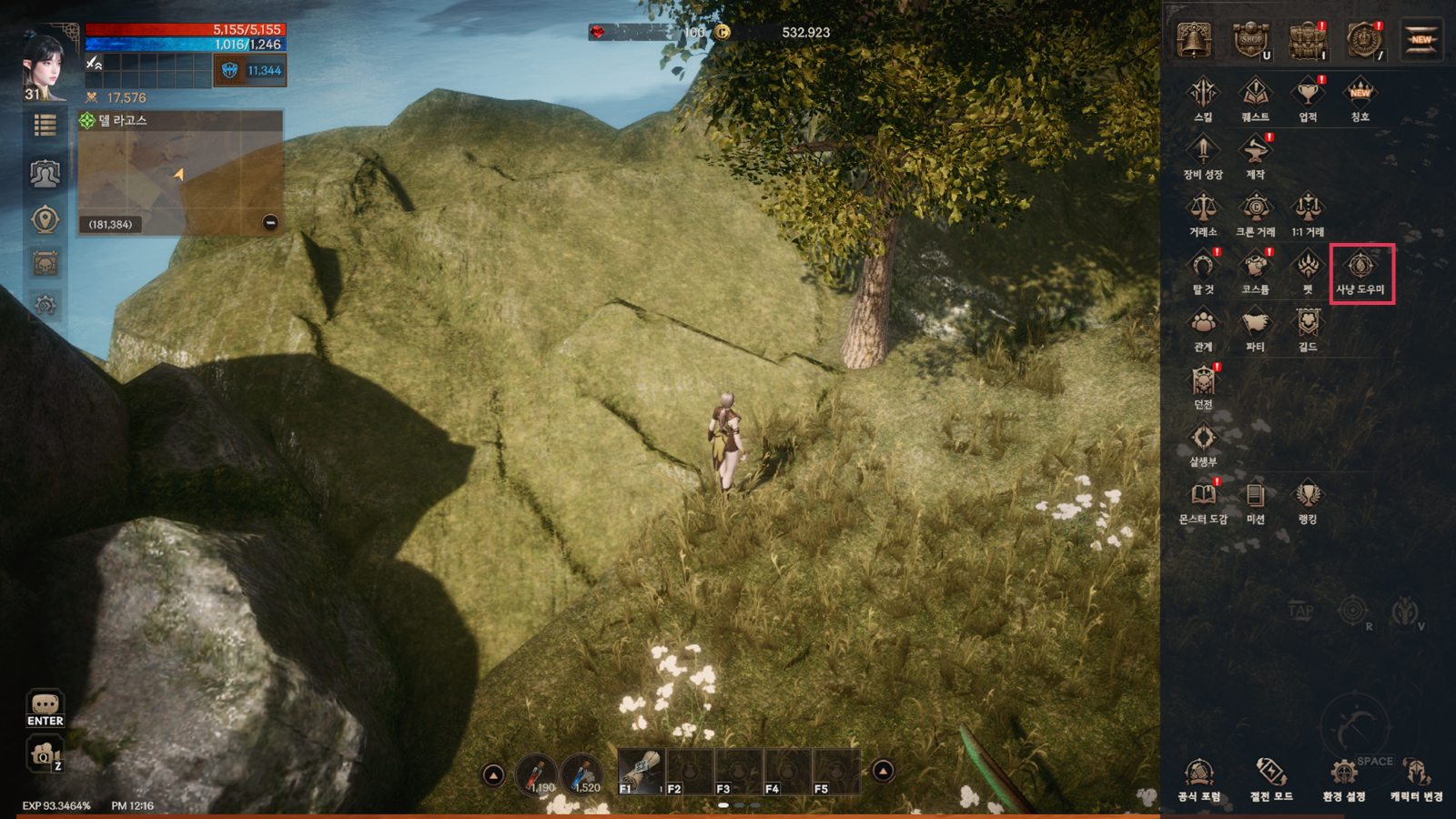Screen dimensions: 1456x819
Task: Open the chat bubble ENTER button
Action: (x=45, y=708)
